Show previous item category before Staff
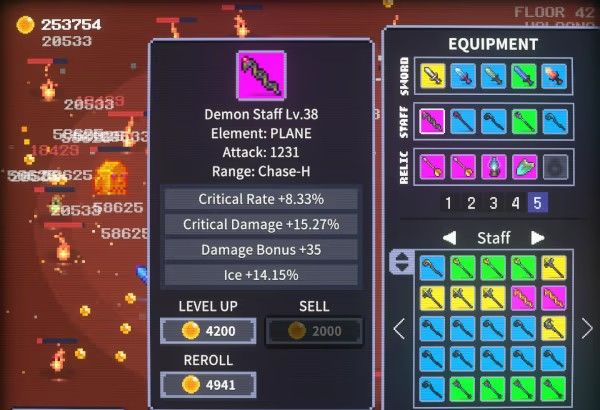600x410 pixels. tap(449, 237)
